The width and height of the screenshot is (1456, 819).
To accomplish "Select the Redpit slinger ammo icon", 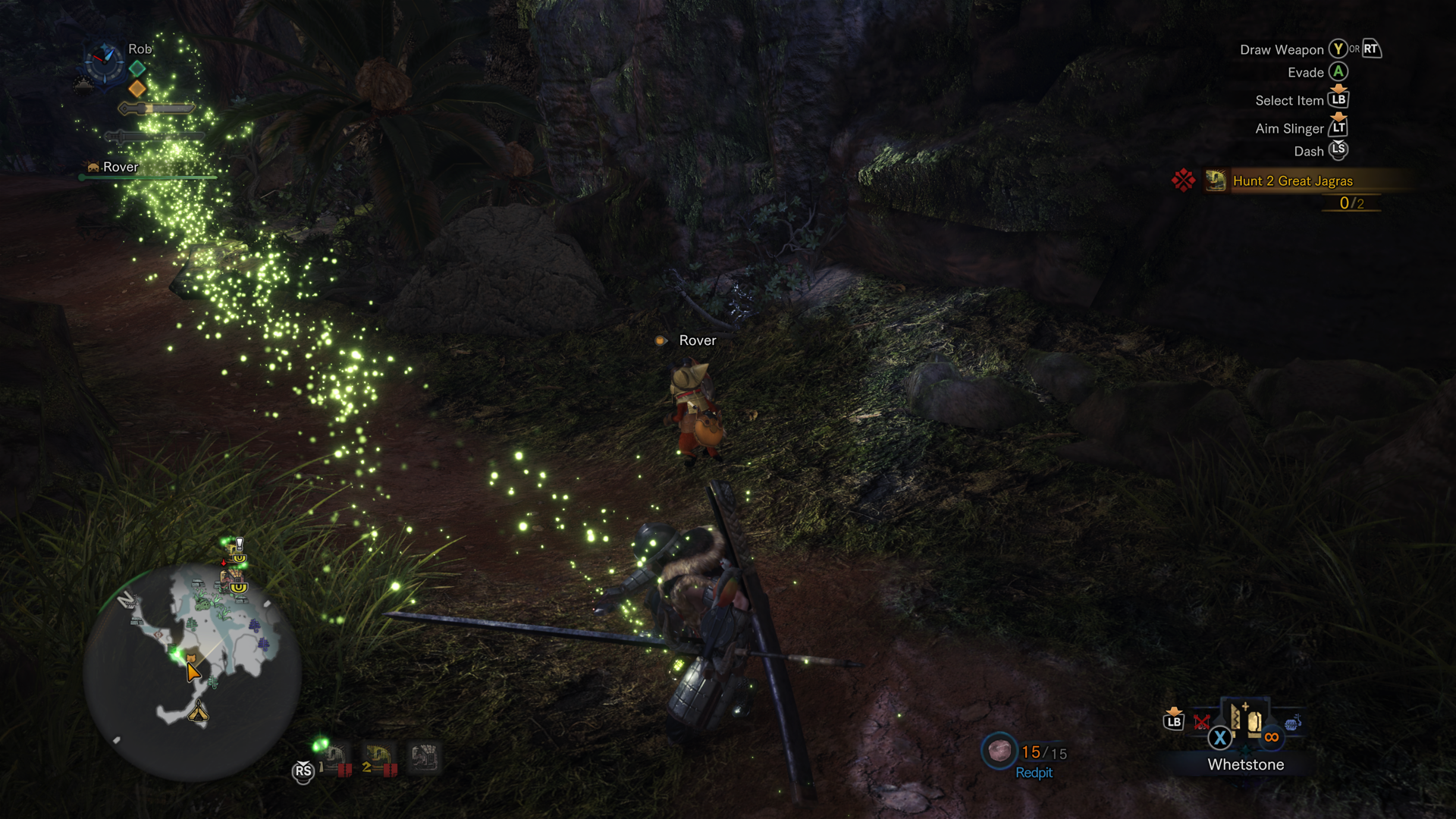I will 999,751.
